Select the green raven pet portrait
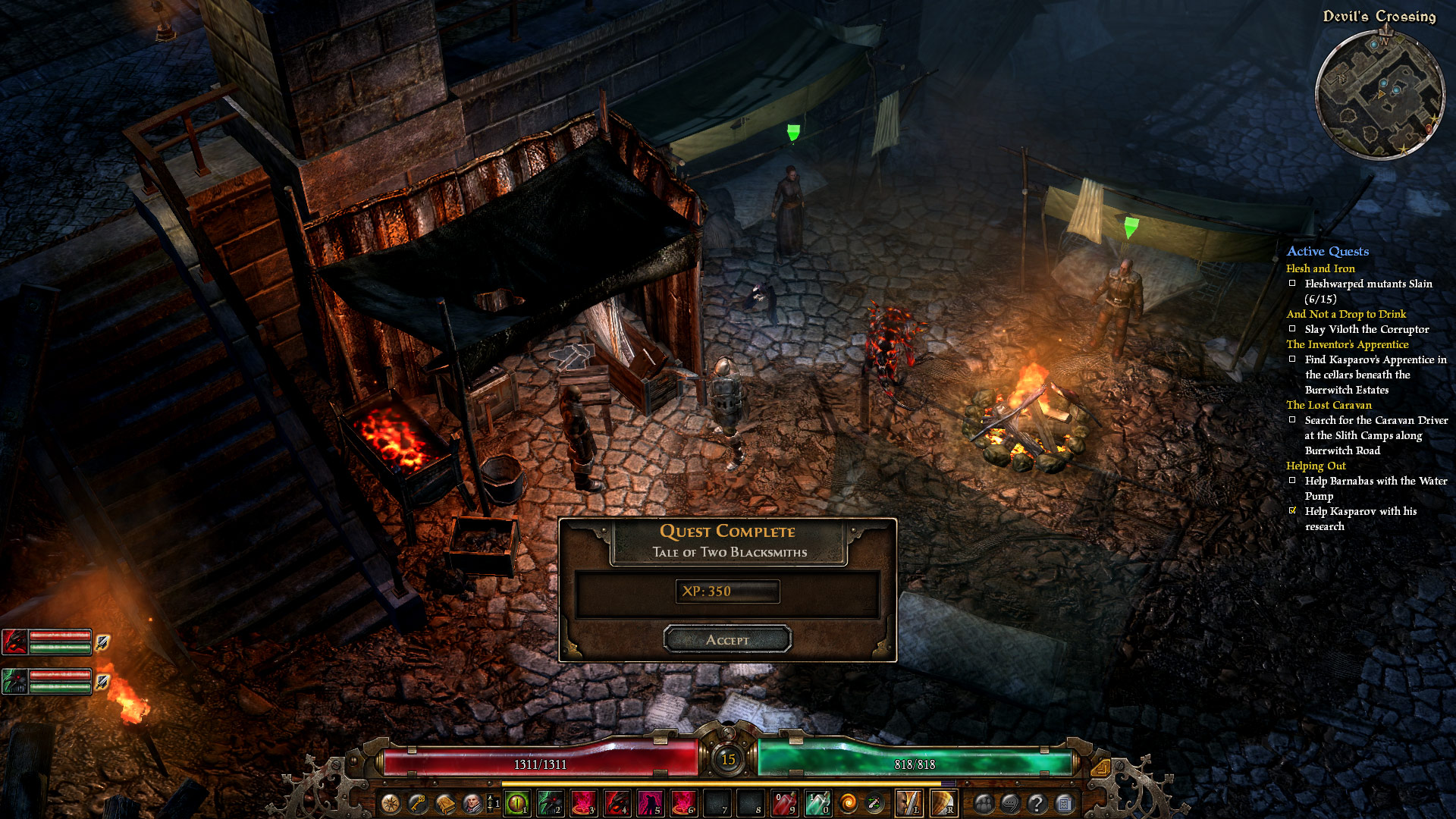 click(15, 682)
